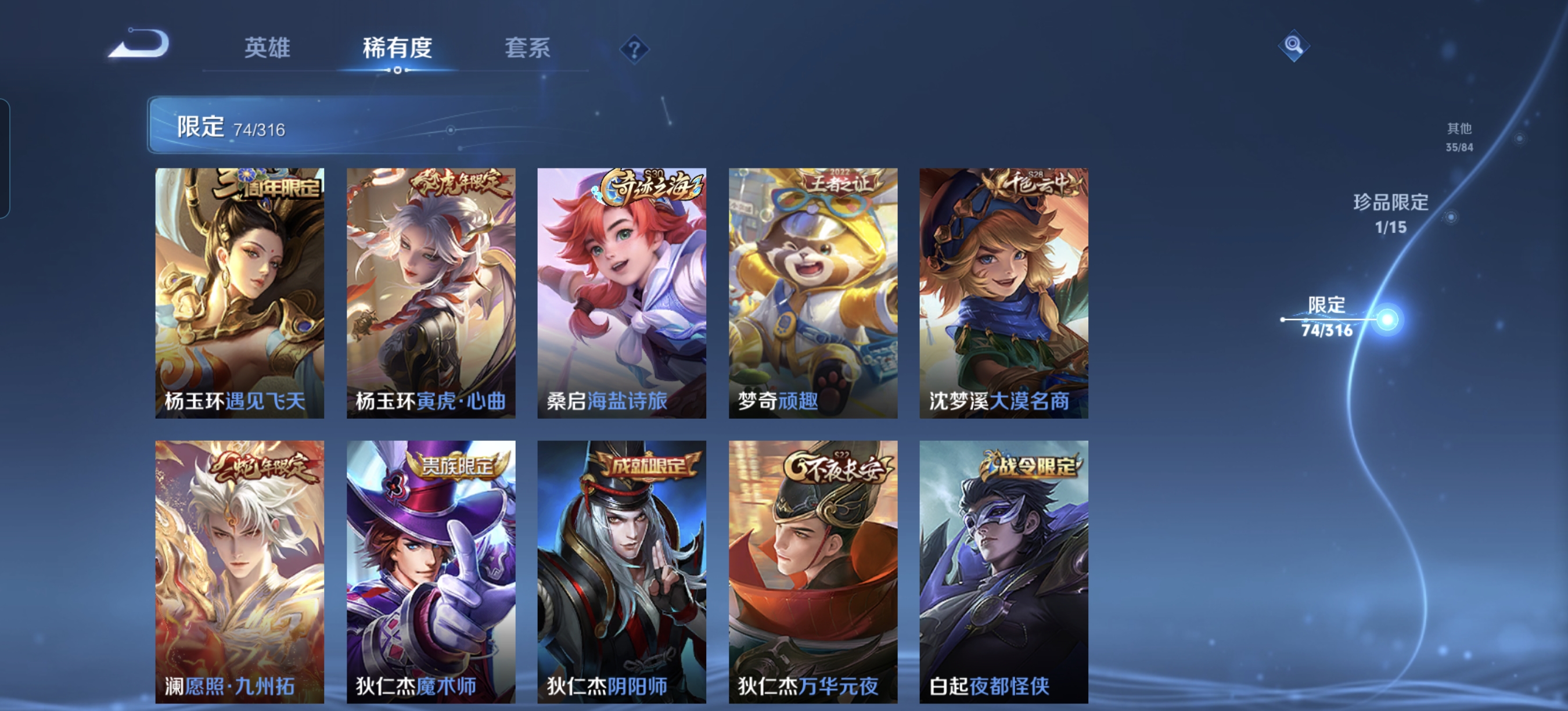This screenshot has width=1568, height=711.
Task: Switch to the 英雄 tab
Action: coord(267,48)
